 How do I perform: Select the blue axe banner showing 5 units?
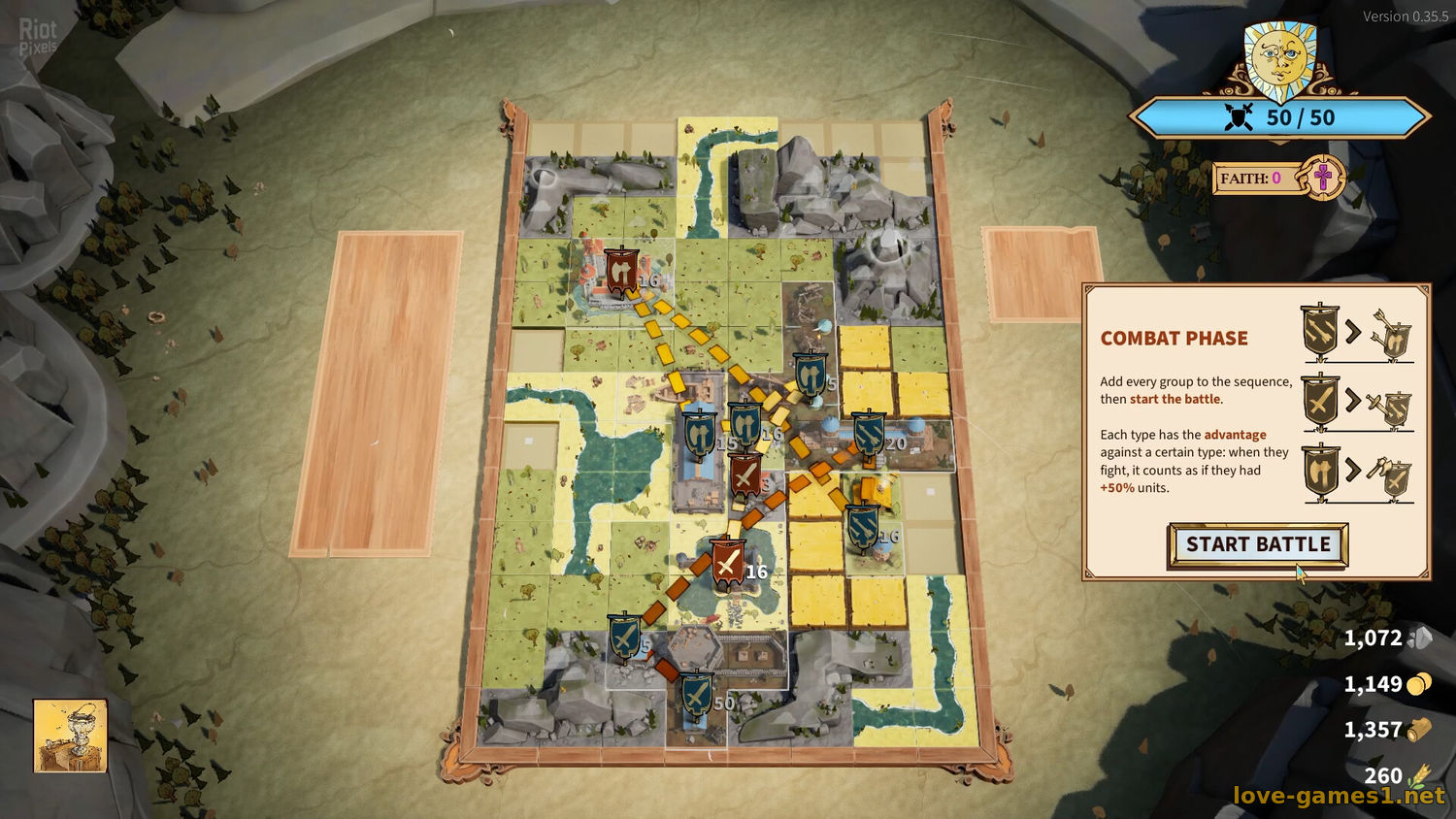pyautogui.click(x=810, y=374)
